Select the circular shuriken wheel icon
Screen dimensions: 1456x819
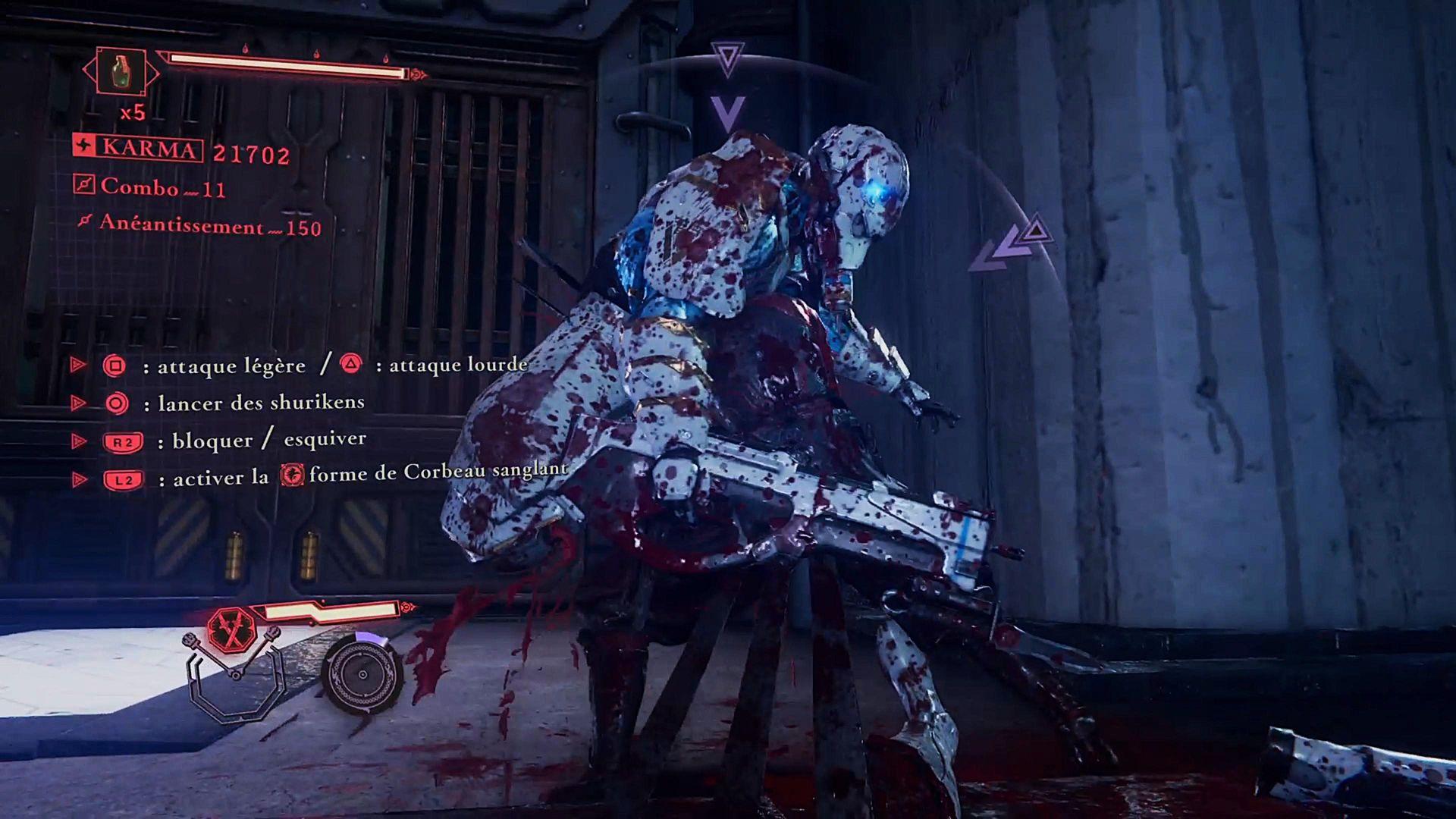362,674
